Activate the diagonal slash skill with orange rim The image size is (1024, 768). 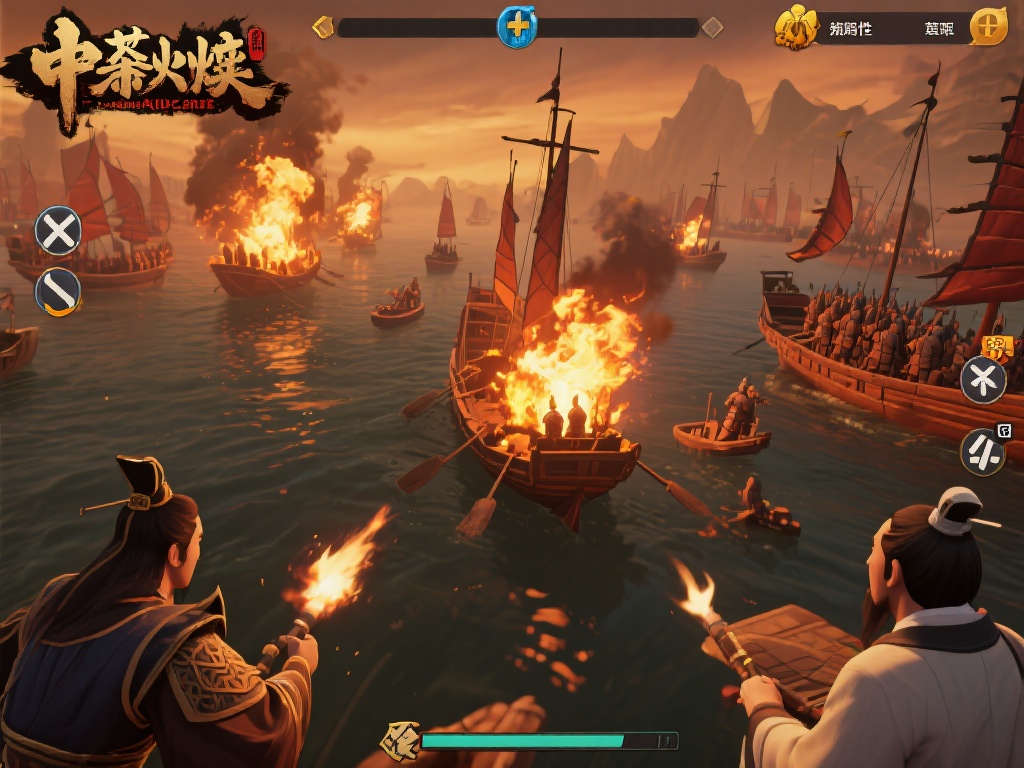tap(58, 292)
